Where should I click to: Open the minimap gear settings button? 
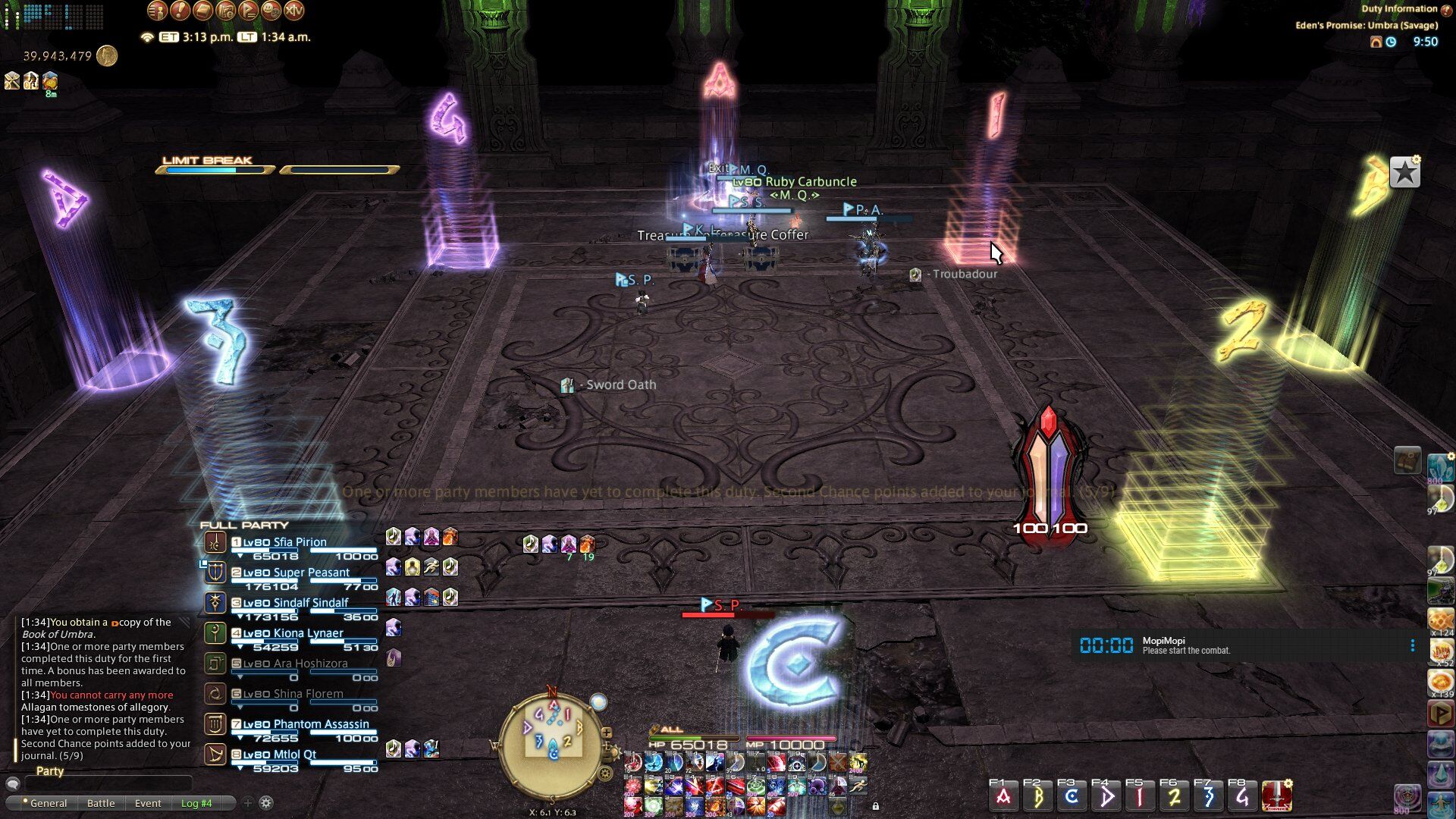pyautogui.click(x=605, y=773)
